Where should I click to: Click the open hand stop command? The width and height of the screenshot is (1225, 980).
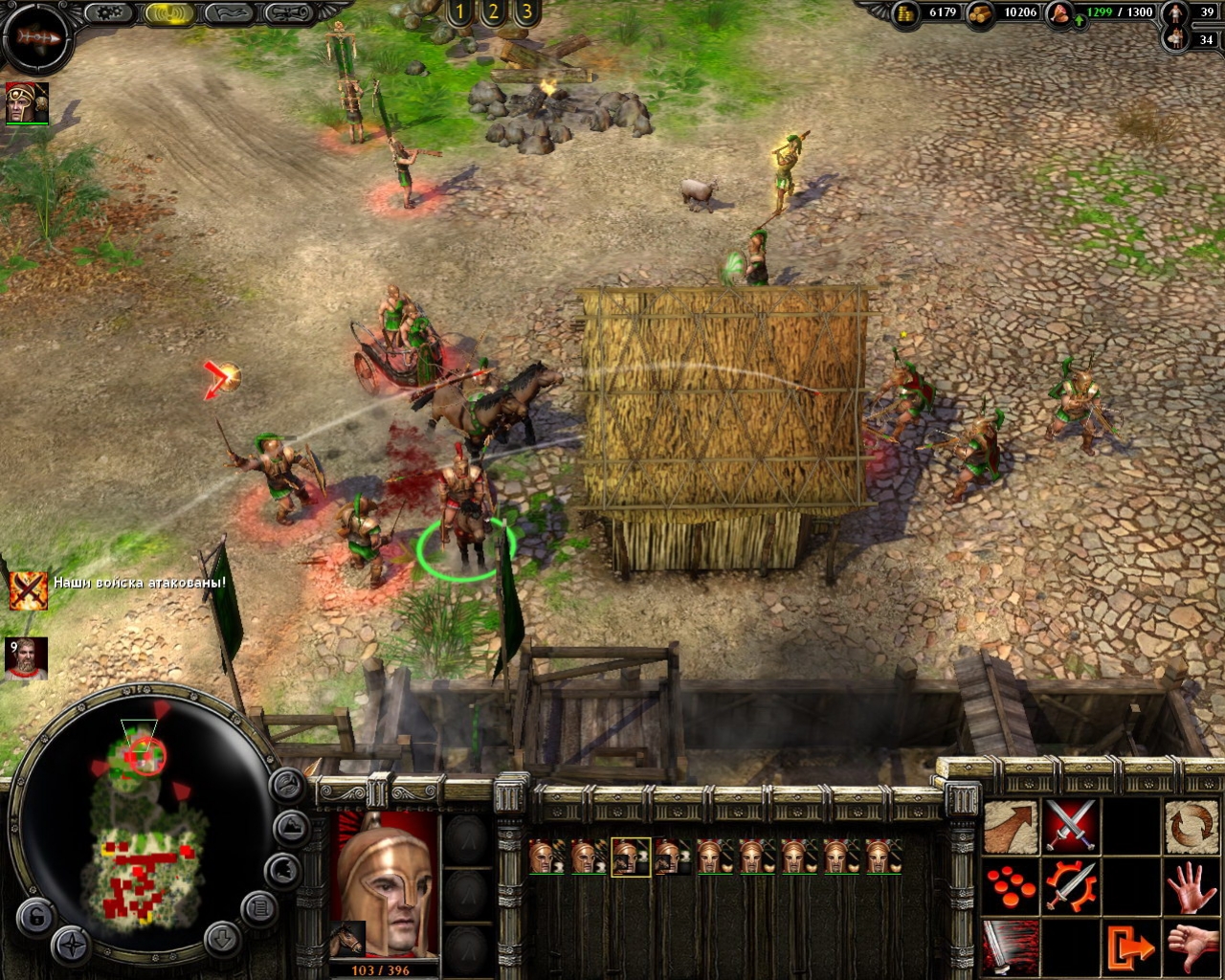tap(1190, 886)
